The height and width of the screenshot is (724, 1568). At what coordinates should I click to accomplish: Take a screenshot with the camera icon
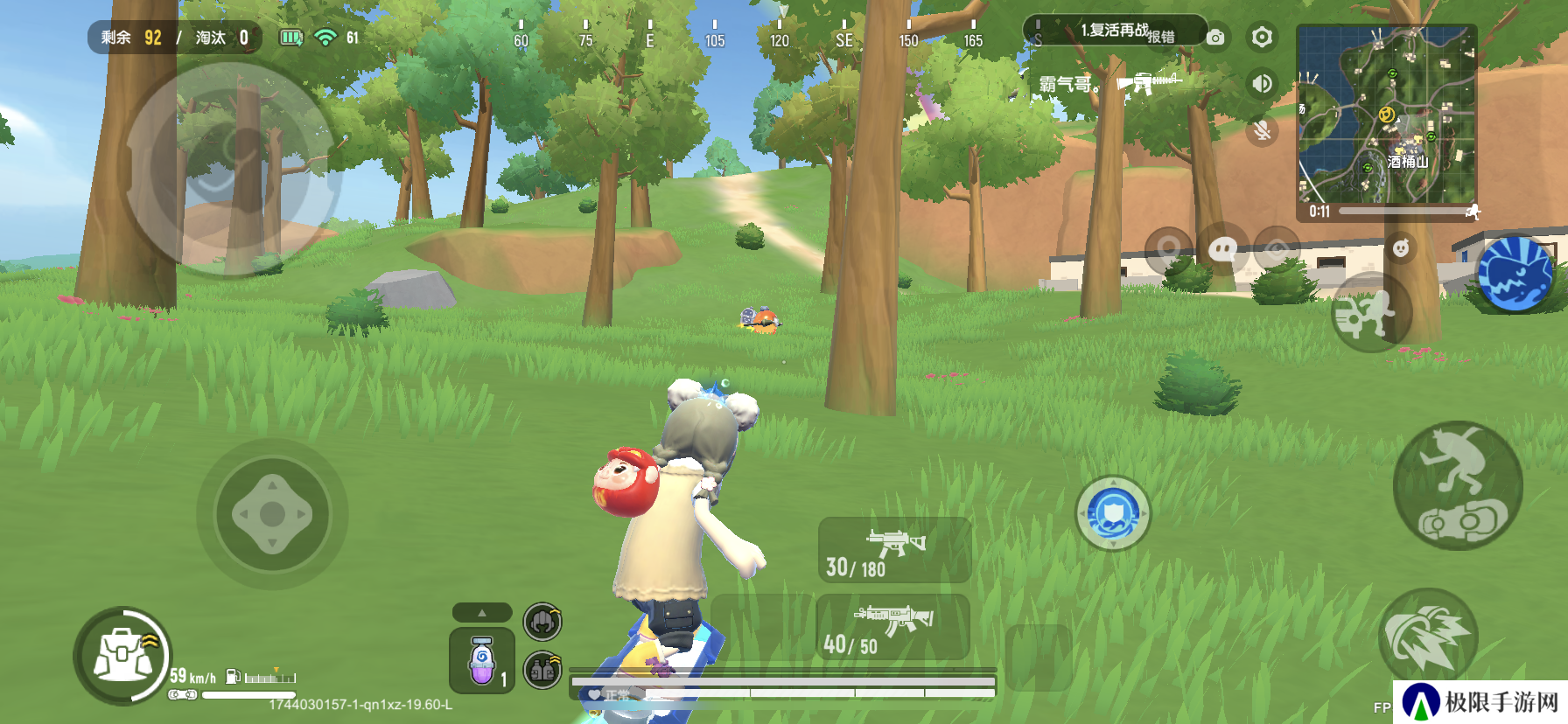(1215, 38)
